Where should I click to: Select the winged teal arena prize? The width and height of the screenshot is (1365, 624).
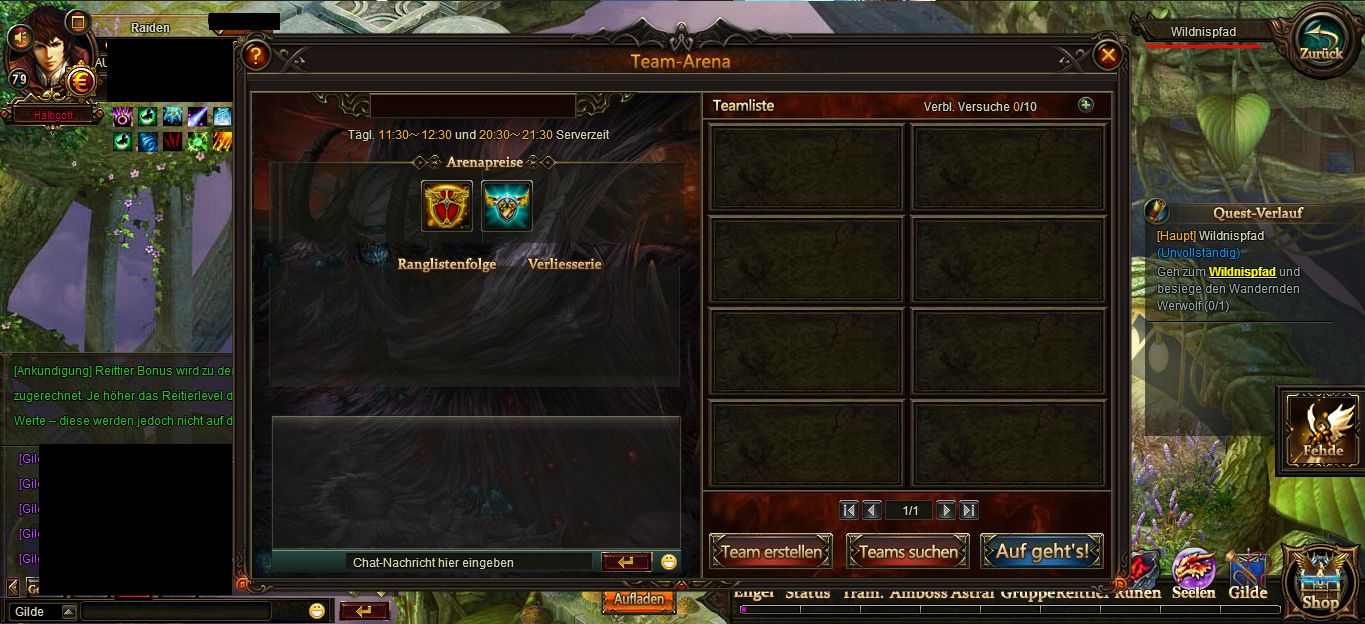pos(507,206)
